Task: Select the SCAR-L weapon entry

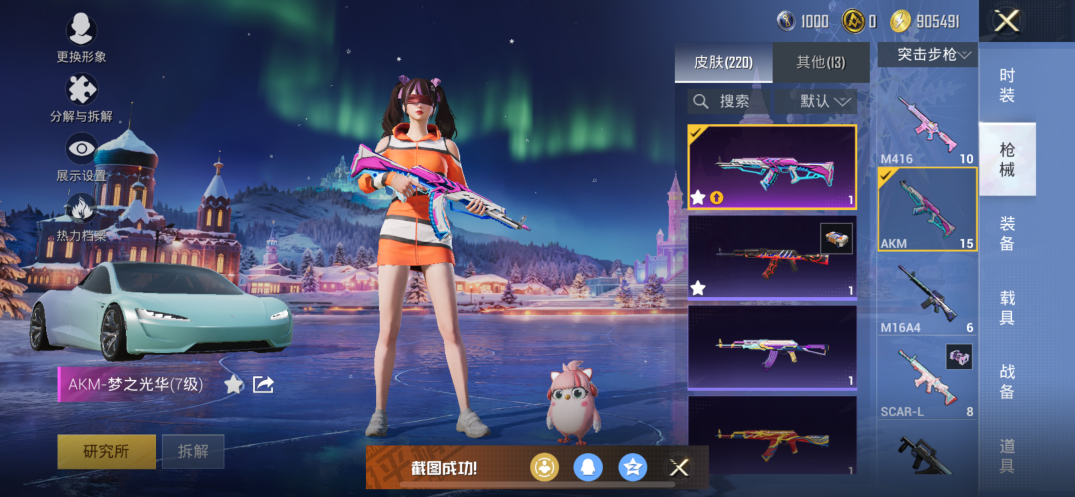Action: pos(927,381)
